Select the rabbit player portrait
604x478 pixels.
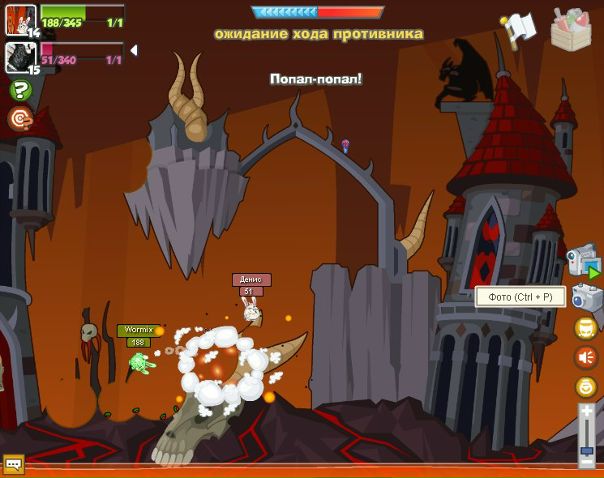coord(19,18)
